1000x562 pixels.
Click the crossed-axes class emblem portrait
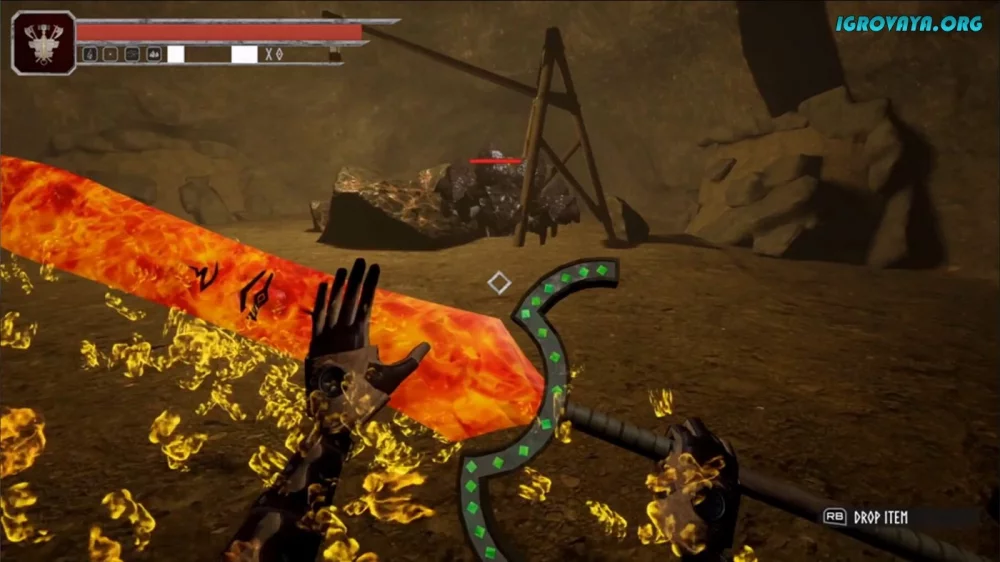click(43, 42)
